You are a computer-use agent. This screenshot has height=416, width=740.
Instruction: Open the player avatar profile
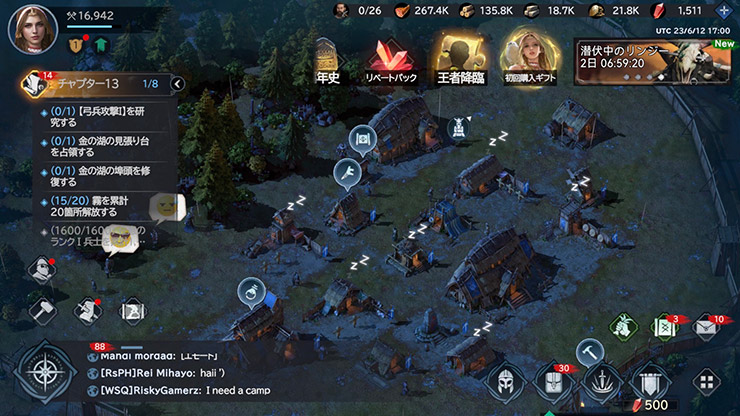(x=32, y=27)
